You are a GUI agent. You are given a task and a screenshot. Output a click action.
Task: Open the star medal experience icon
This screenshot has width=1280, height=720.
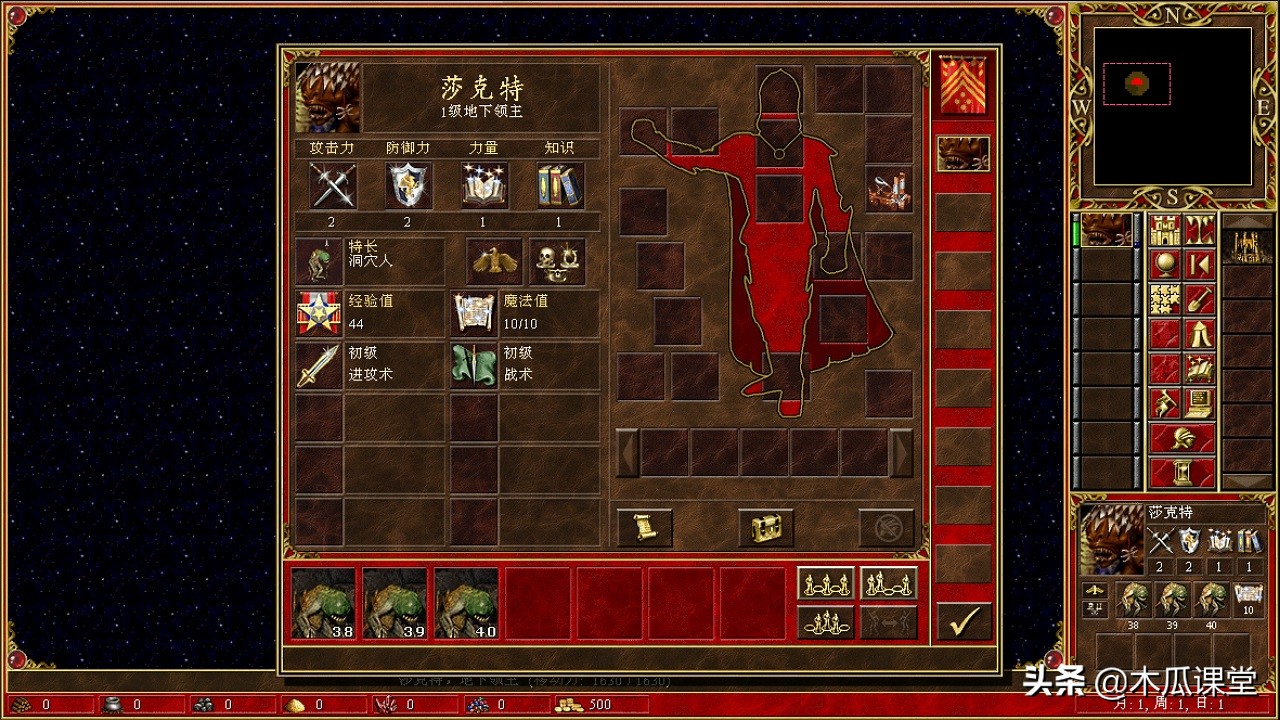(x=319, y=314)
